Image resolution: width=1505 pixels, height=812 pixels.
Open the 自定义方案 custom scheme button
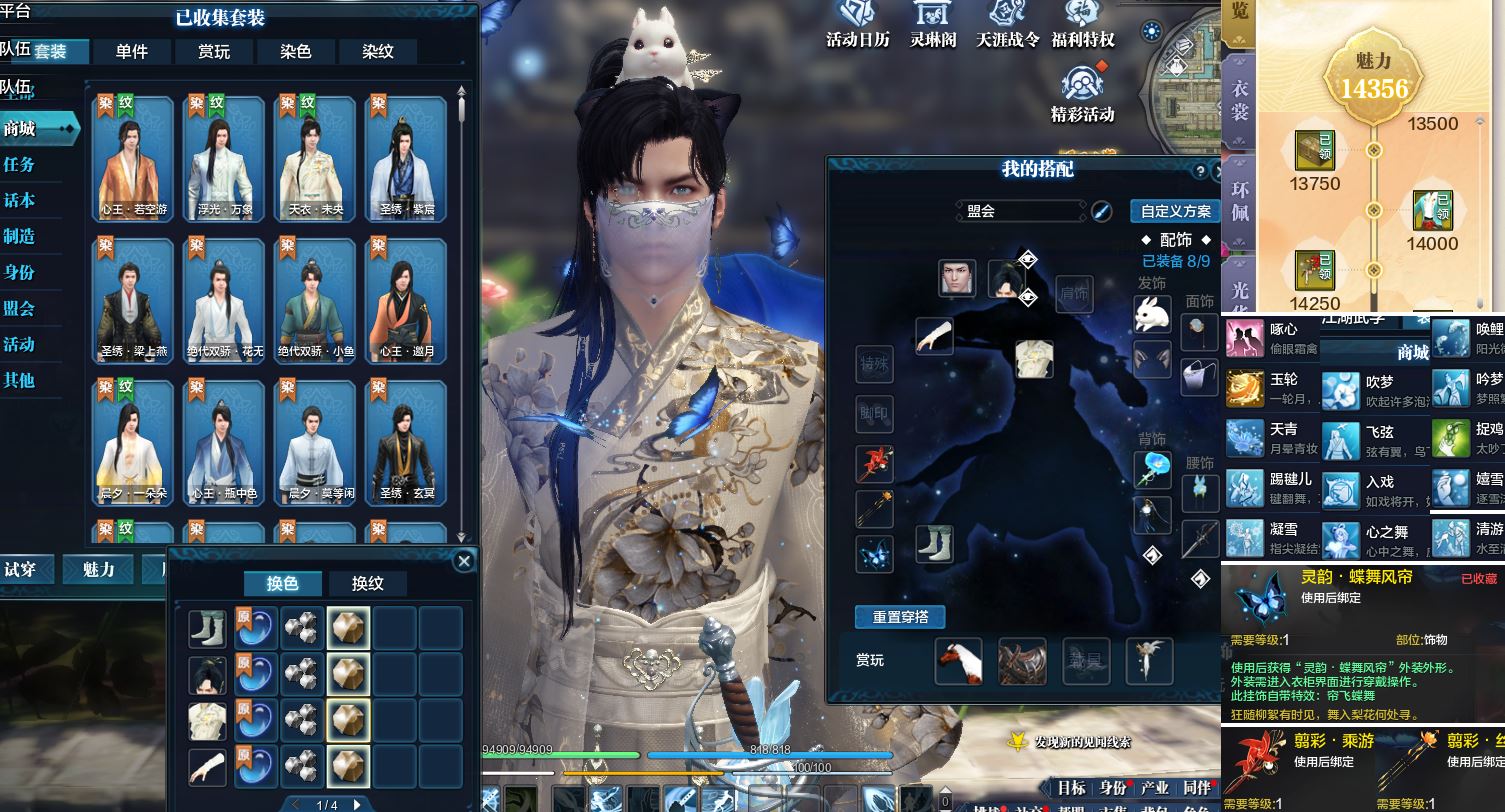[x=1175, y=211]
